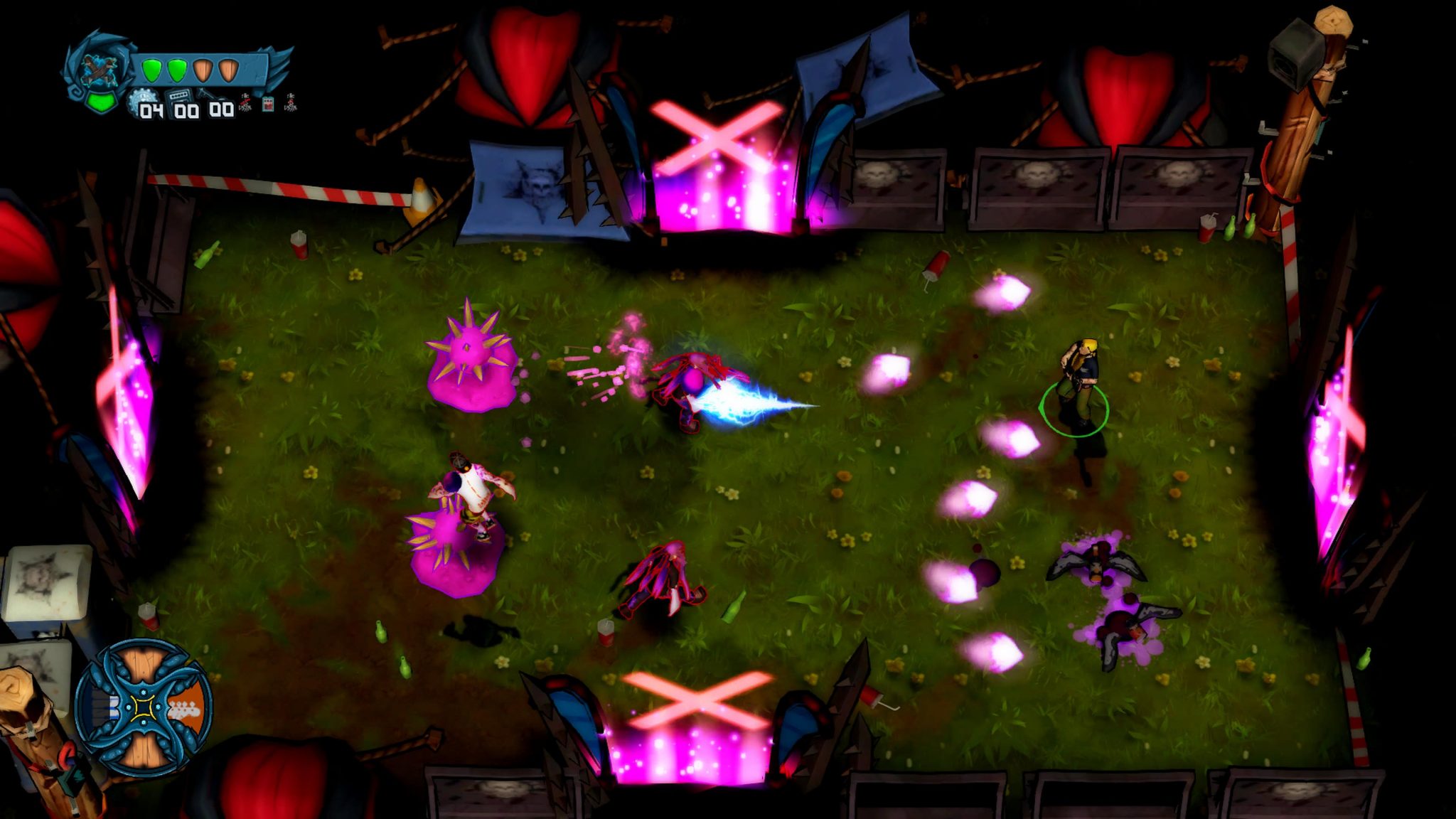Click the green shield badge under the portrait
The image size is (1456, 819).
100,102
